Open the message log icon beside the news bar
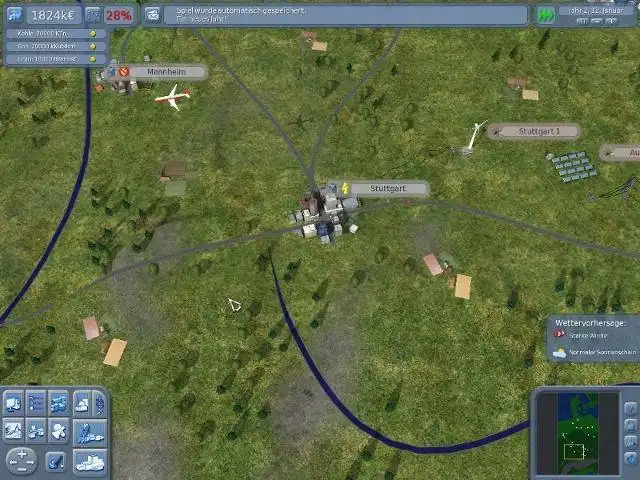This screenshot has height=480, width=640. coord(152,15)
